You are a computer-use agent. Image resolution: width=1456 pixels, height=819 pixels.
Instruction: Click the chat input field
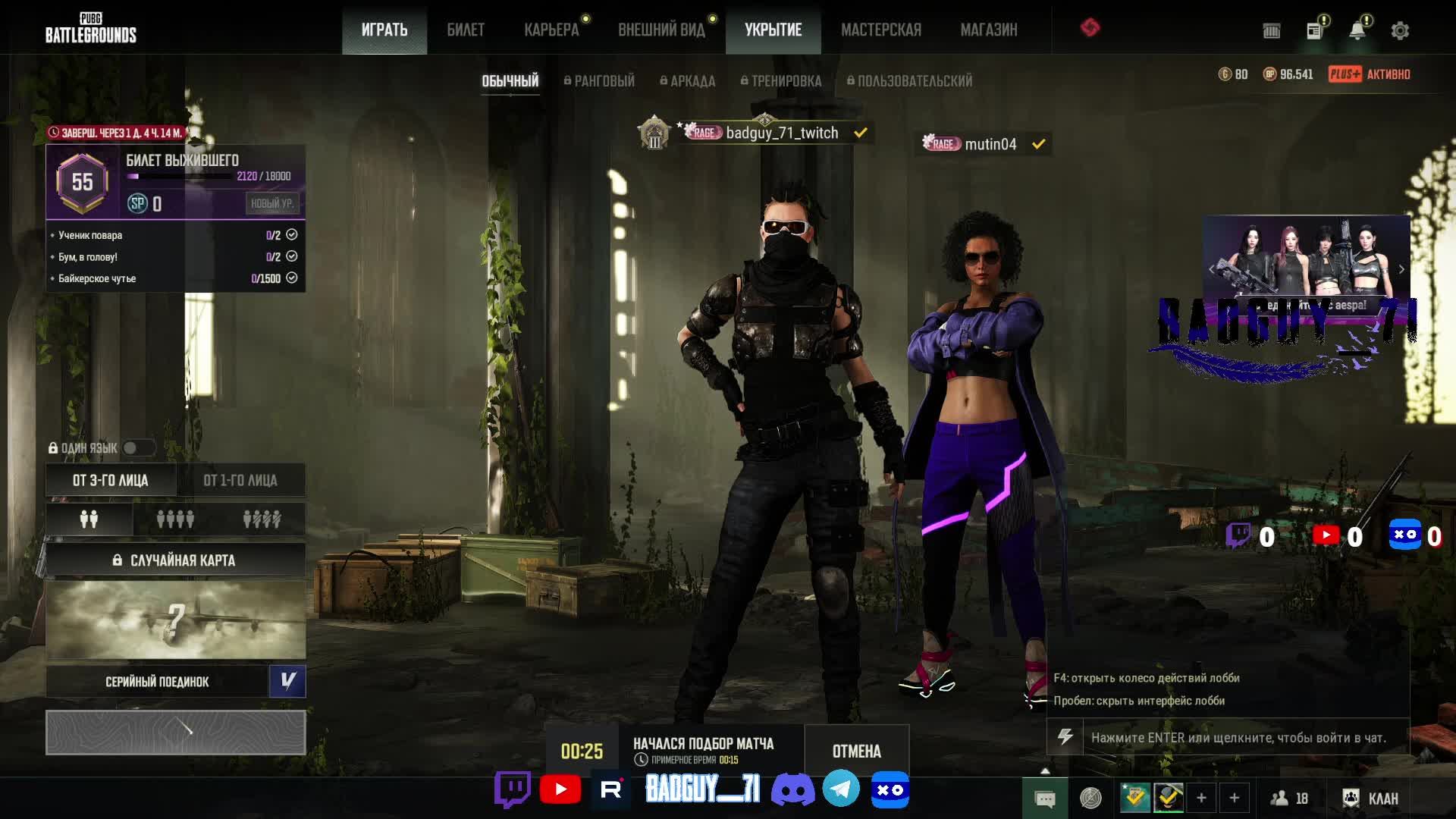click(1244, 737)
